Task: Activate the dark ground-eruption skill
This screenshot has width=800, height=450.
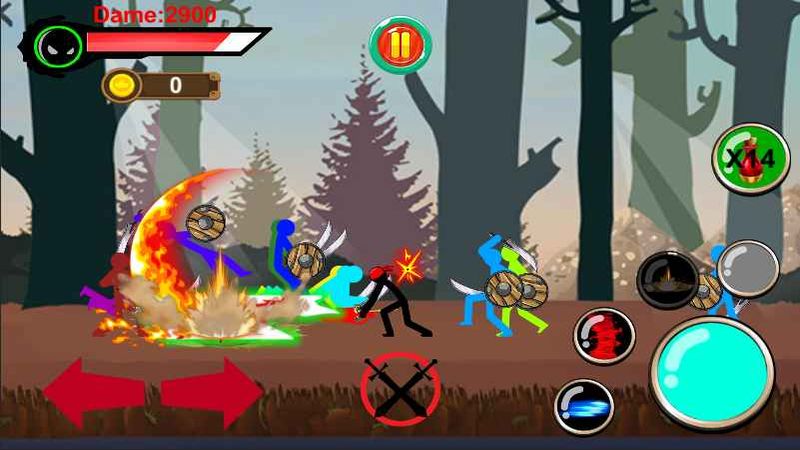Action: point(667,279)
